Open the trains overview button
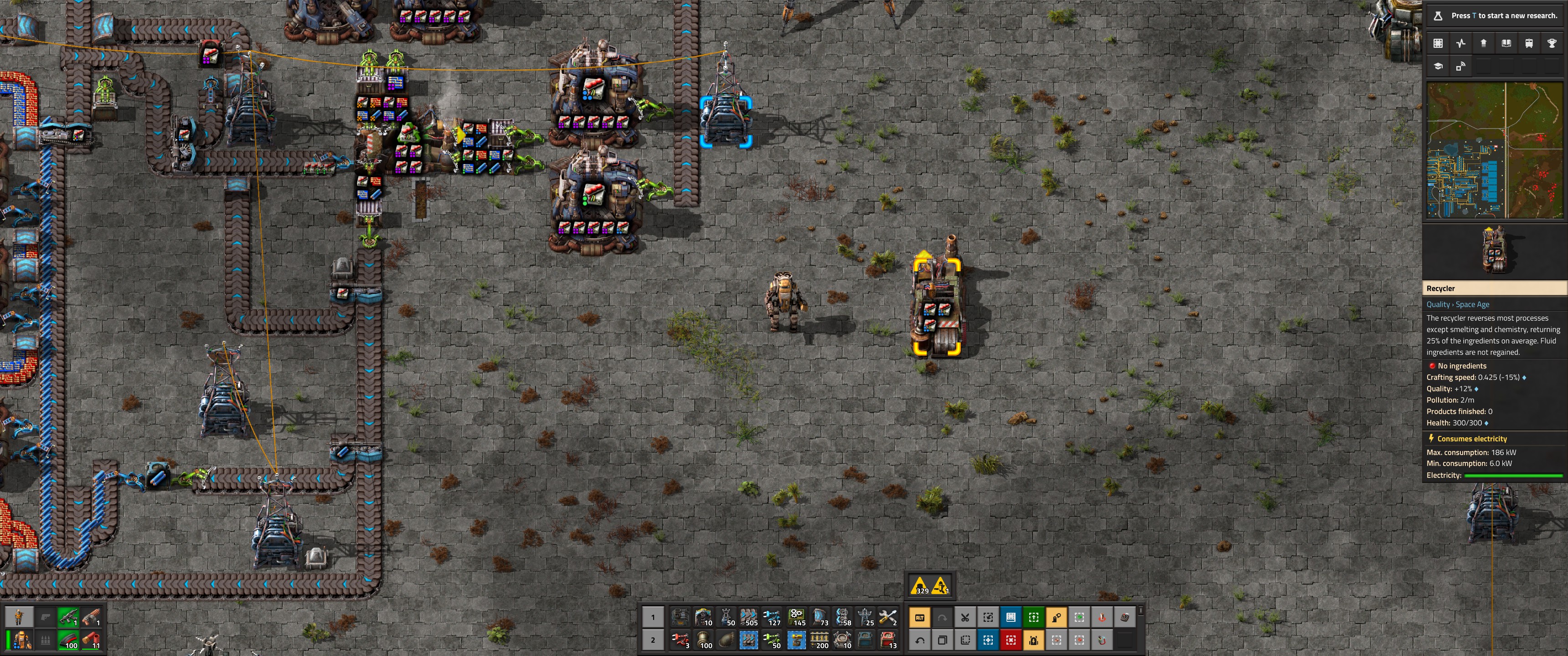The image size is (1568, 656). [1528, 43]
